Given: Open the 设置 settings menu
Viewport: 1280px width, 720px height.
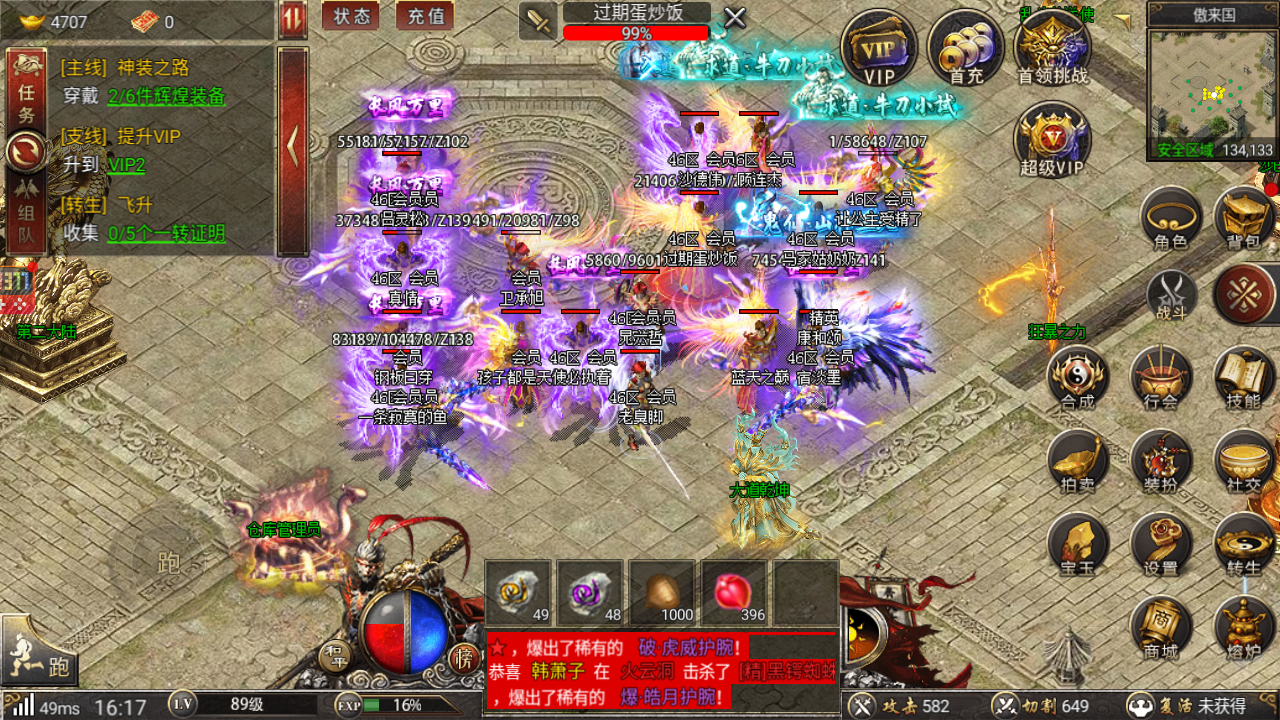Looking at the screenshot, I should [1161, 545].
